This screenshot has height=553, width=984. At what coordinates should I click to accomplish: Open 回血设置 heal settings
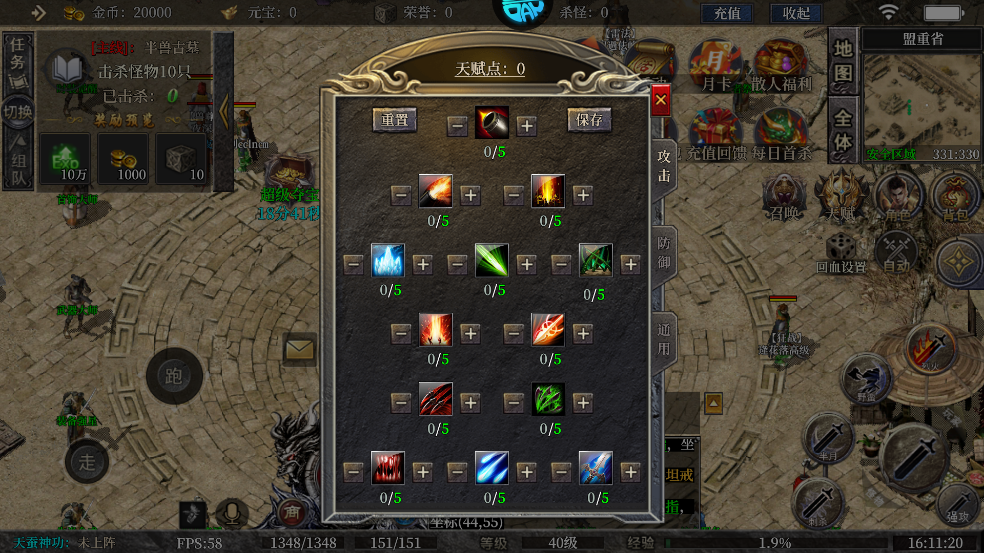coord(840,252)
